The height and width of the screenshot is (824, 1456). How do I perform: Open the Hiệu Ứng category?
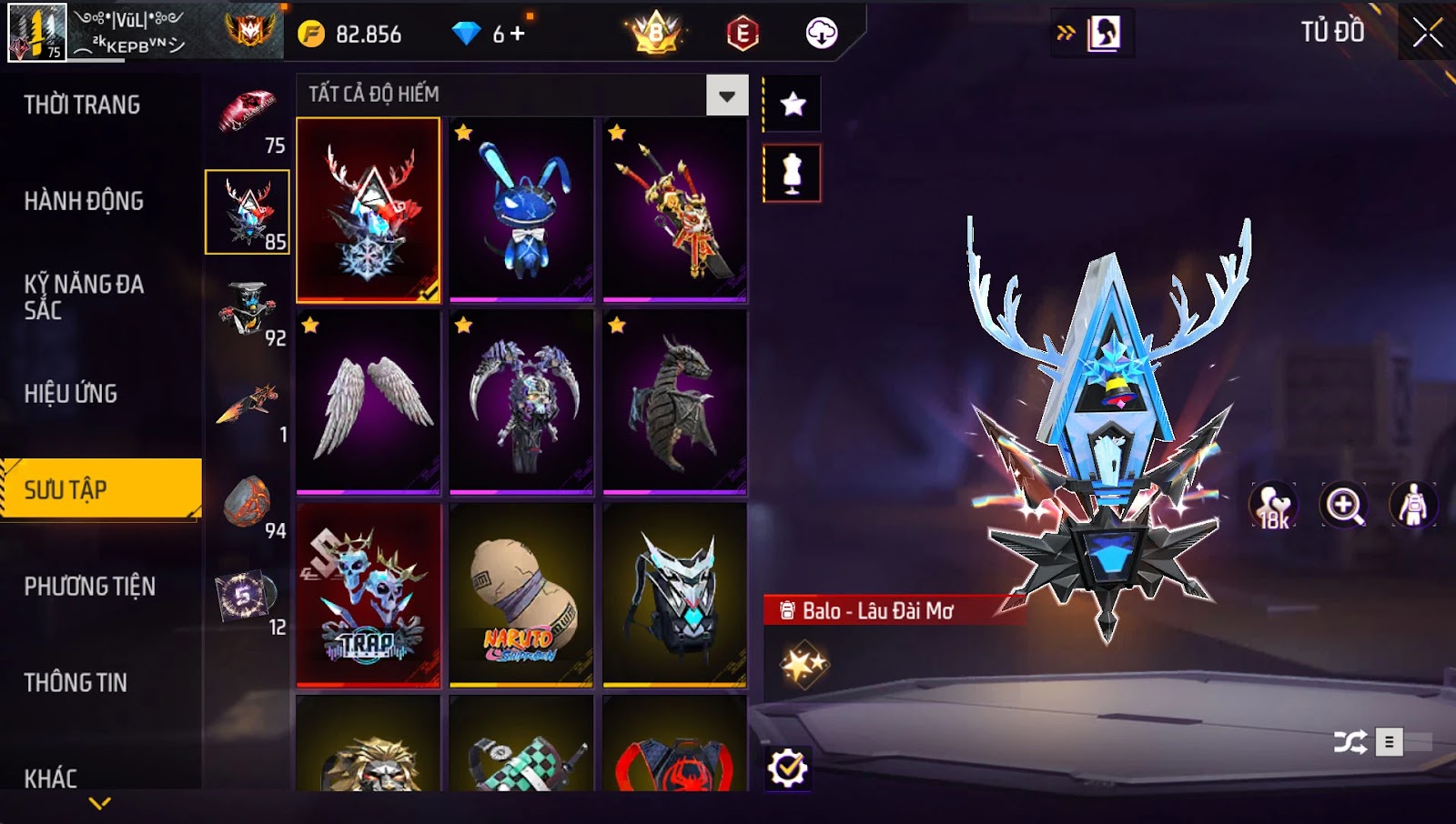click(71, 394)
